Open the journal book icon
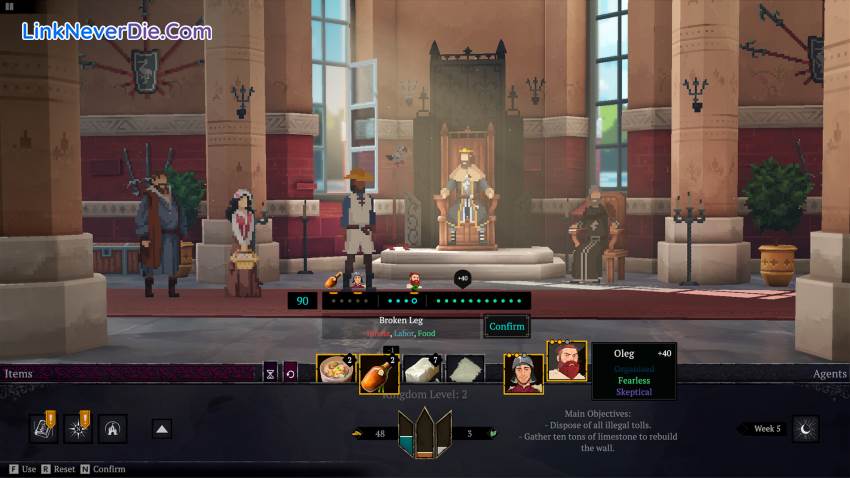The image size is (850, 478). 43,429
